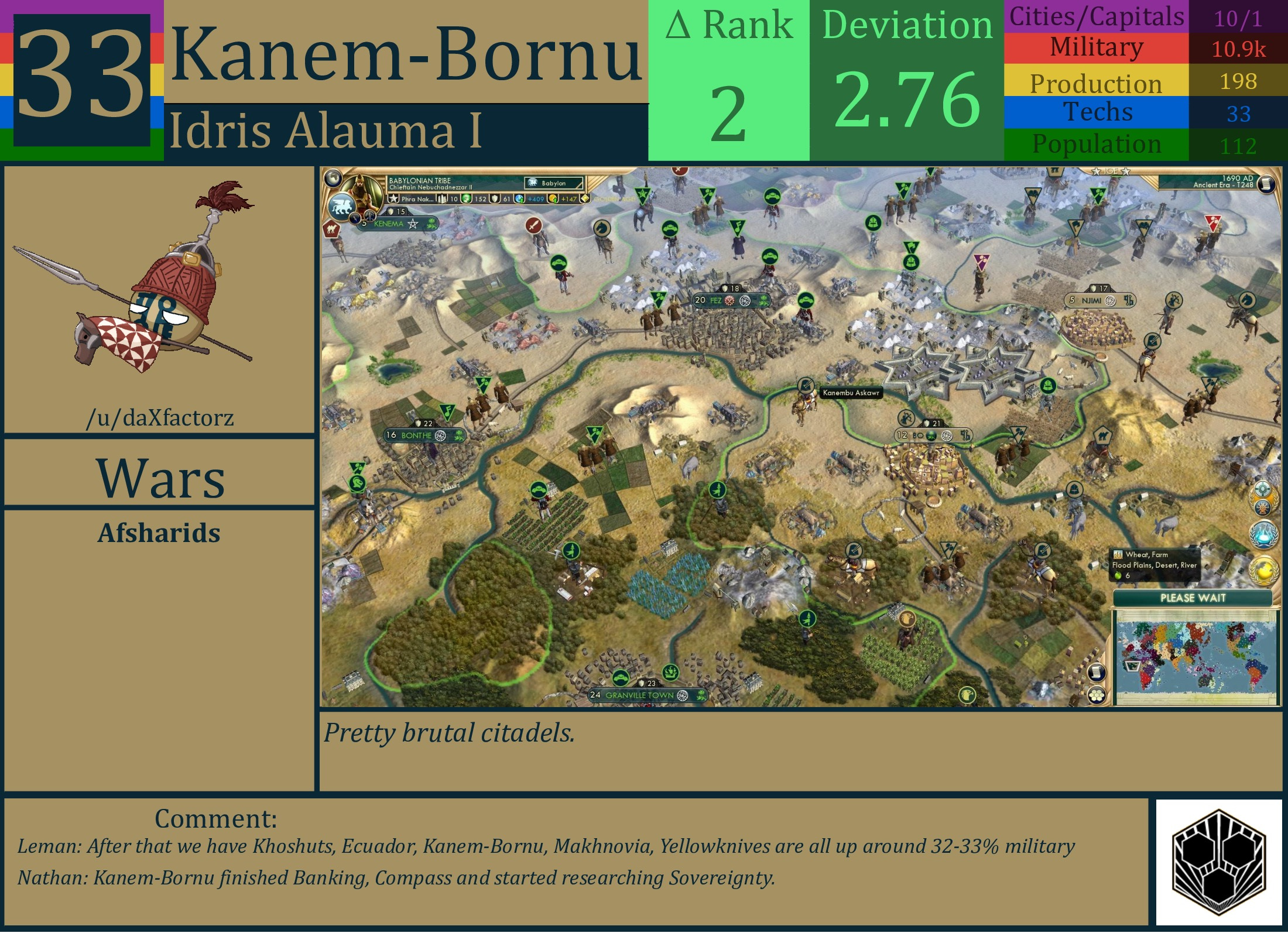This screenshot has width=1288, height=933.
Task: Click the camel caravan icon near Kenema
Action: (x=333, y=229)
